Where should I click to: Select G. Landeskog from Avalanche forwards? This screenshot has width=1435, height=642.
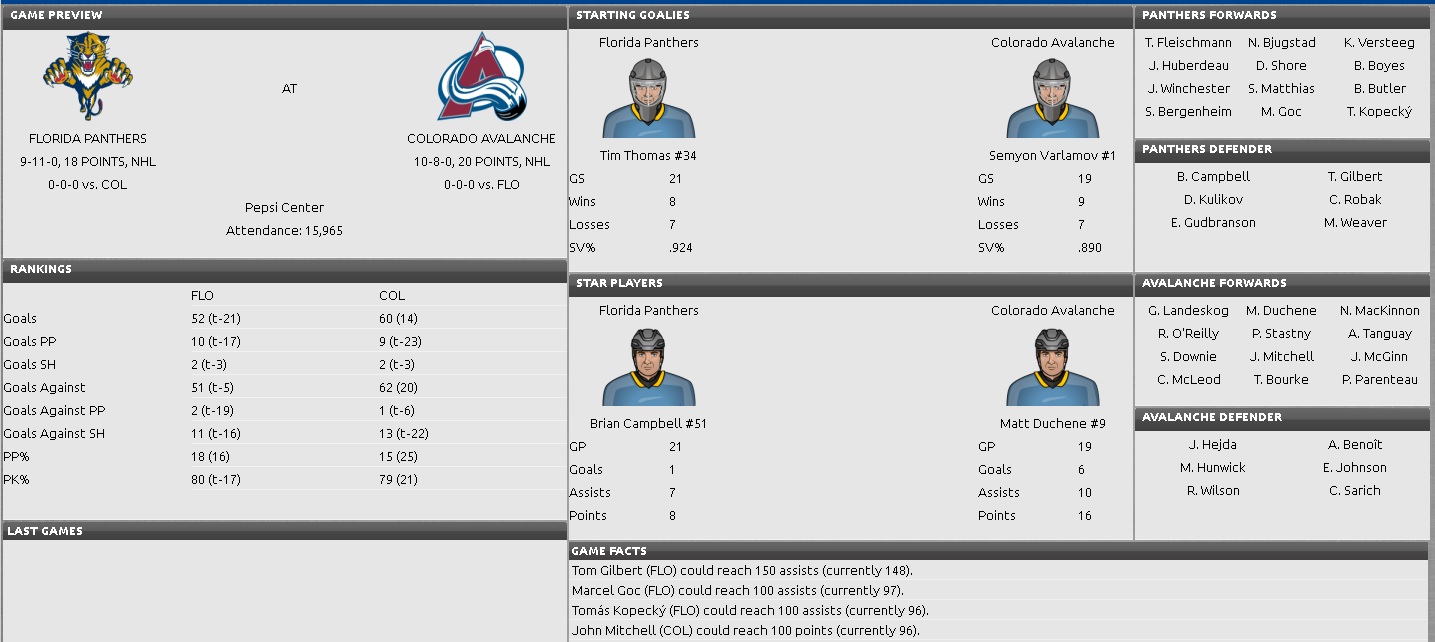[x=1188, y=311]
